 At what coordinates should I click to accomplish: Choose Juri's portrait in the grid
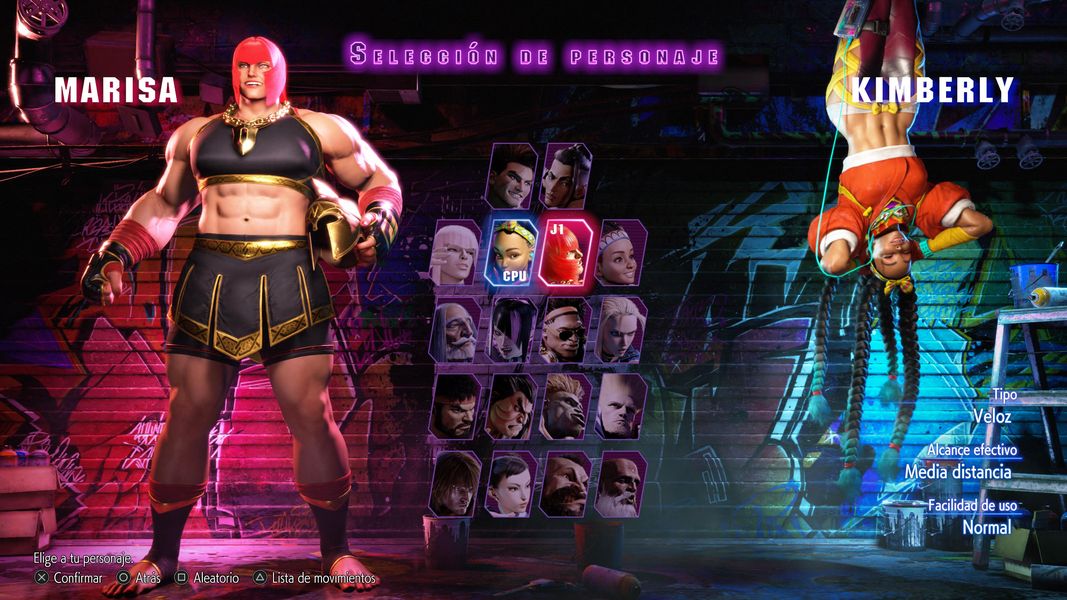(x=511, y=330)
